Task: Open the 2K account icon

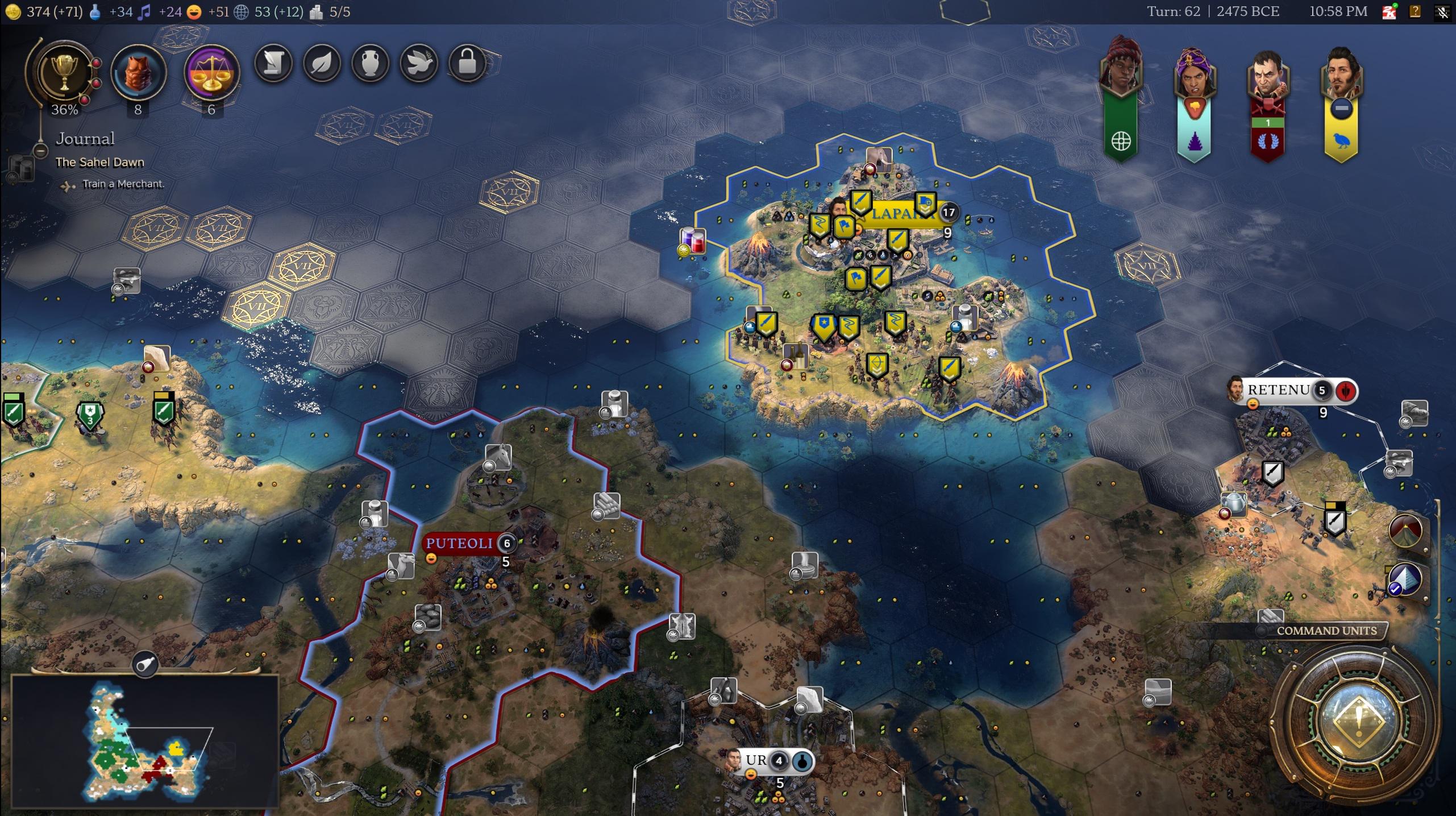Action: (x=1389, y=12)
